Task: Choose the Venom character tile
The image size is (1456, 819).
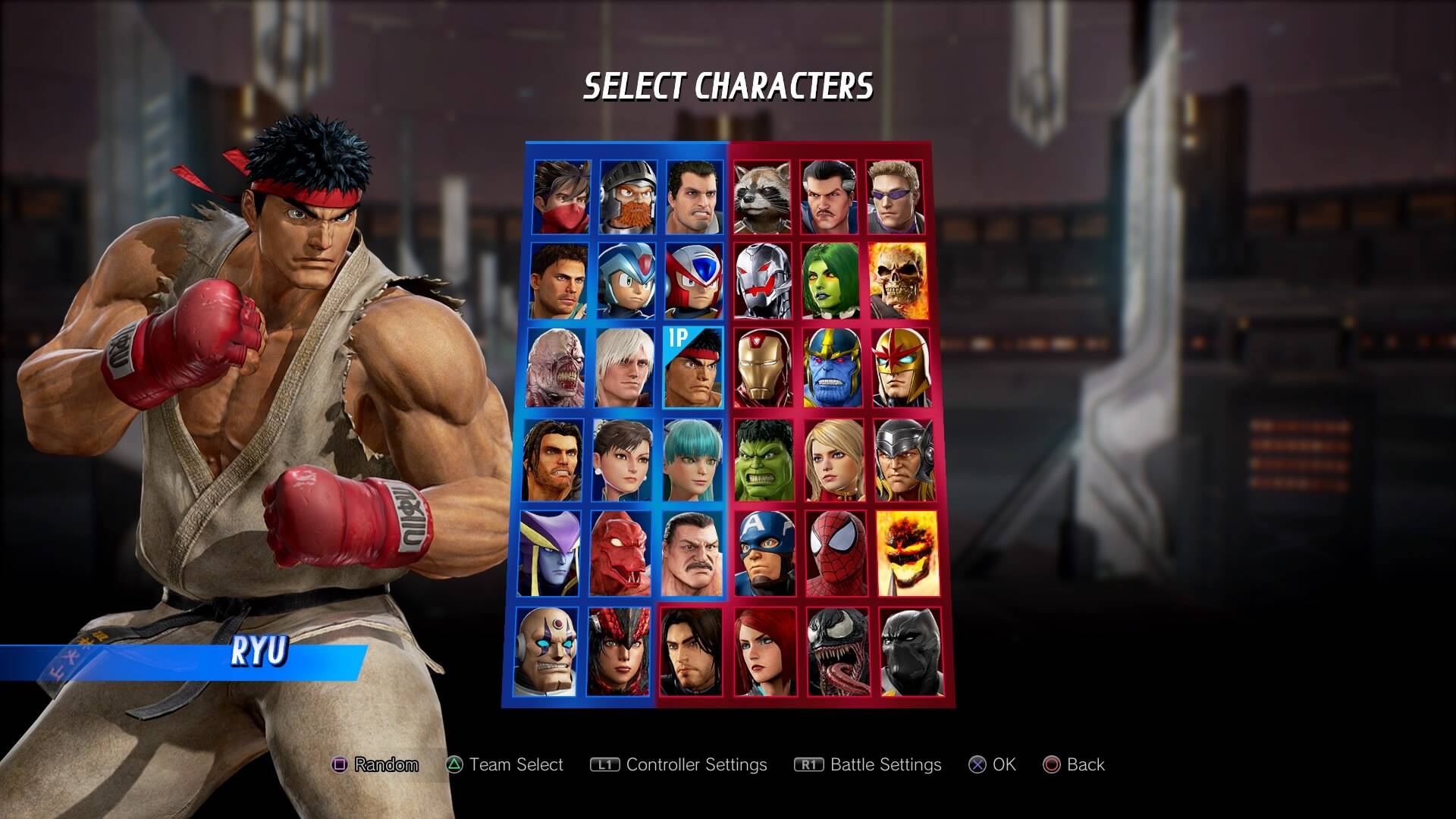Action: [838, 652]
